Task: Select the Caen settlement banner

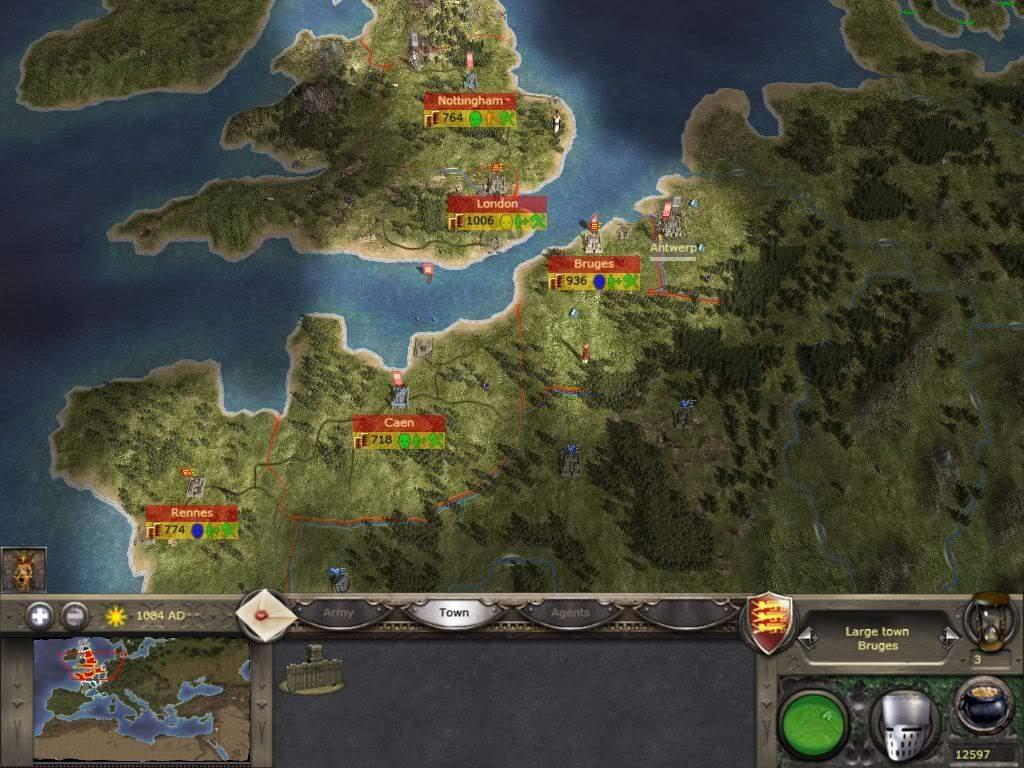Action: 398,423
